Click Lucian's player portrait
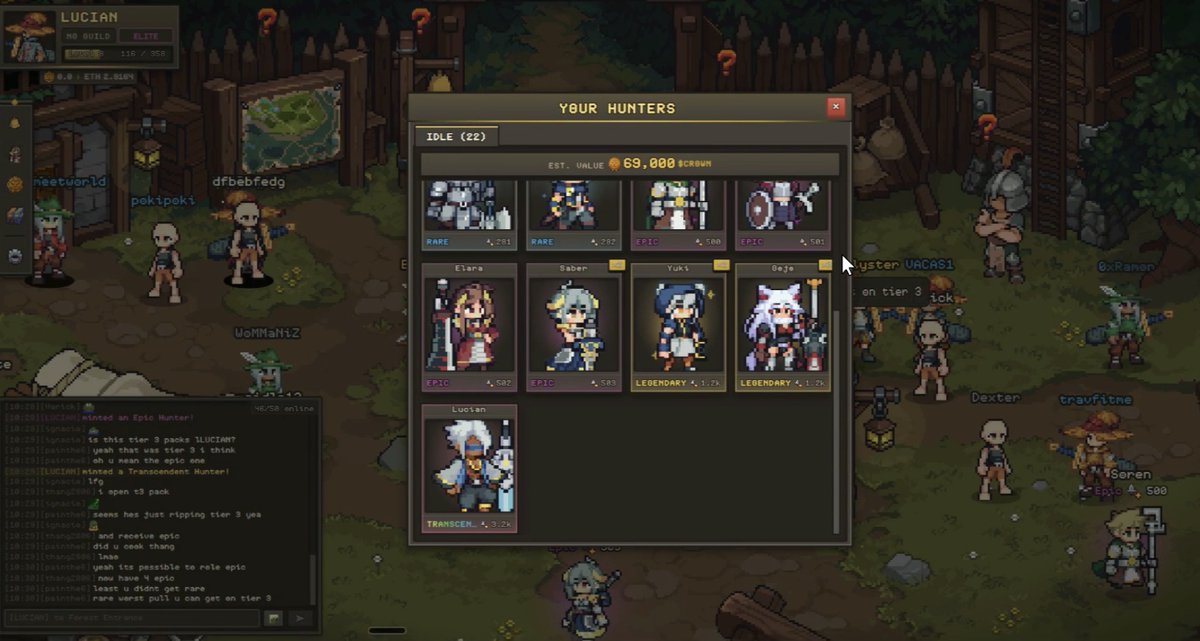Image resolution: width=1200 pixels, height=641 pixels. (x=29, y=36)
